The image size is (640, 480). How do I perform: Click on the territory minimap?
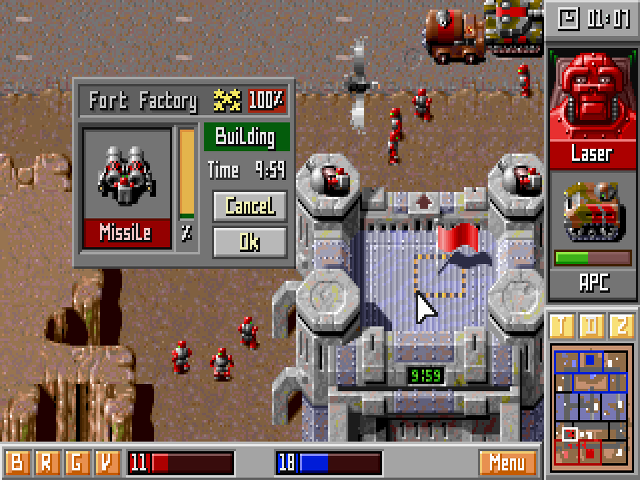(591, 406)
